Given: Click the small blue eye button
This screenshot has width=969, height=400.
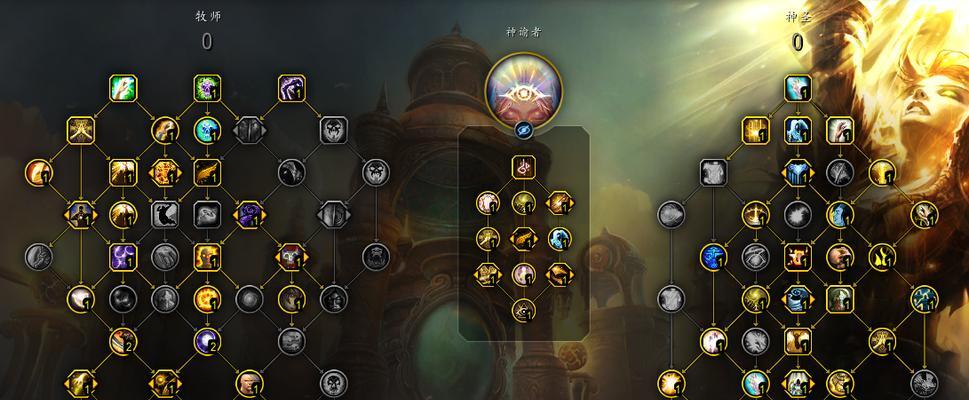Looking at the screenshot, I should [523, 130].
